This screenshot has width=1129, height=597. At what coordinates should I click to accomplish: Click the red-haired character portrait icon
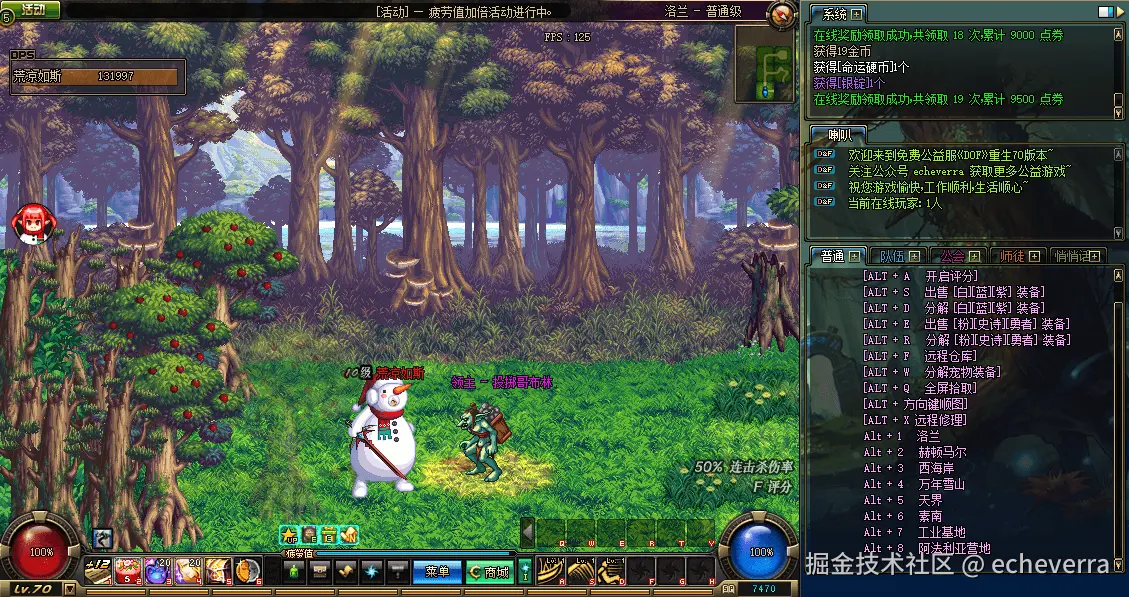[29, 223]
